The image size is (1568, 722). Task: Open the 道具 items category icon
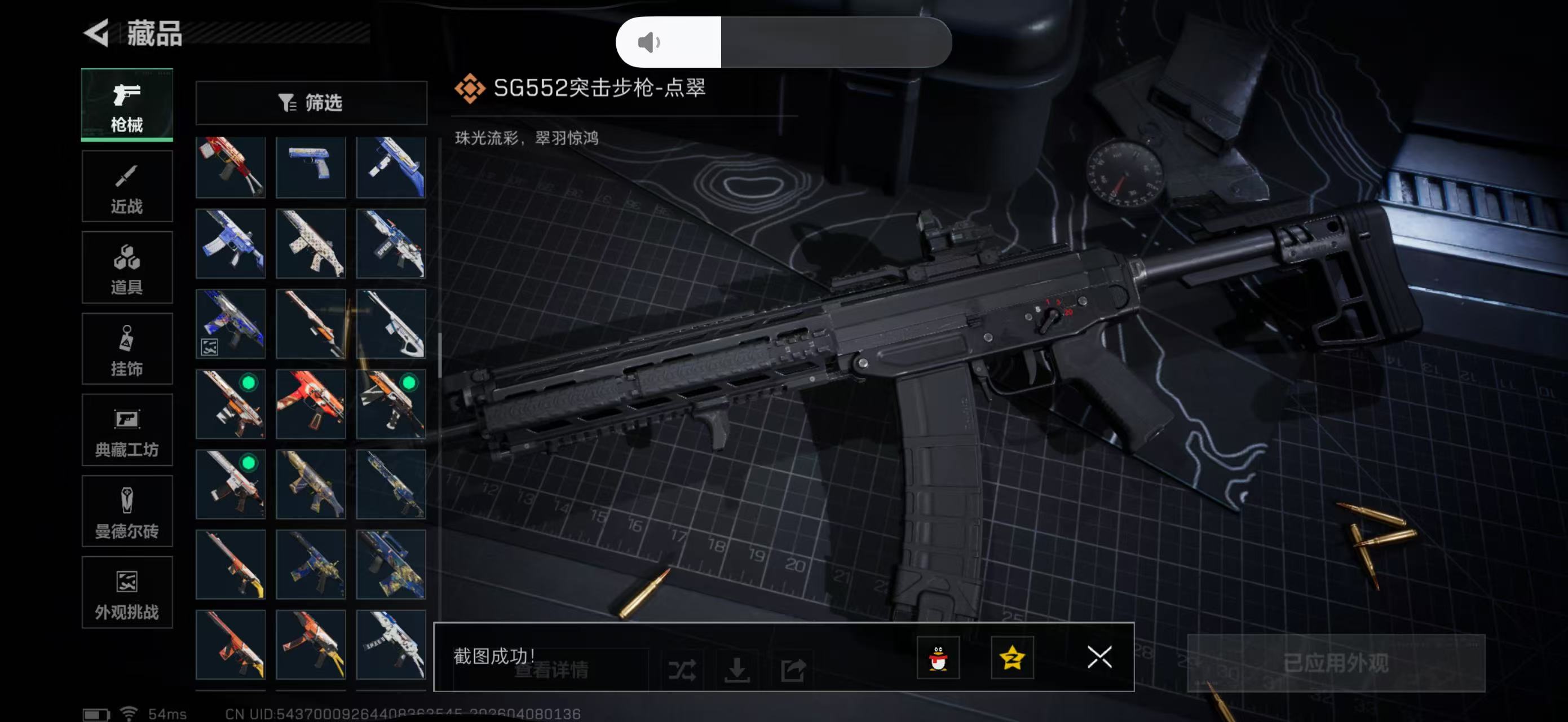pyautogui.click(x=127, y=267)
